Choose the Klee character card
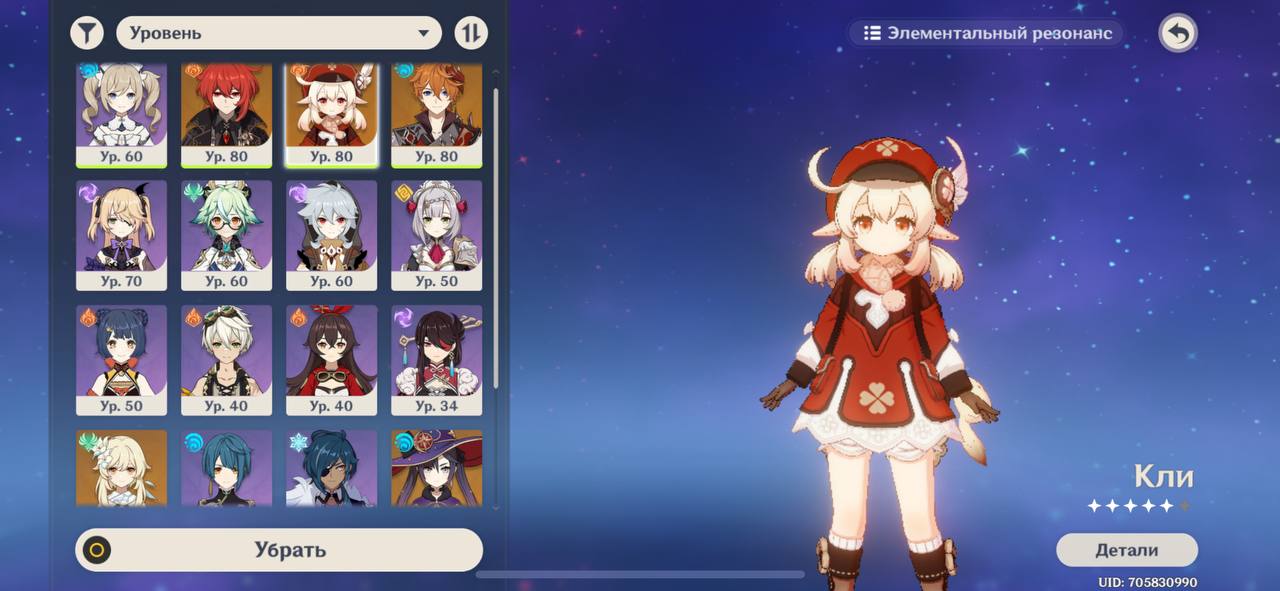1280x591 pixels. tap(332, 114)
